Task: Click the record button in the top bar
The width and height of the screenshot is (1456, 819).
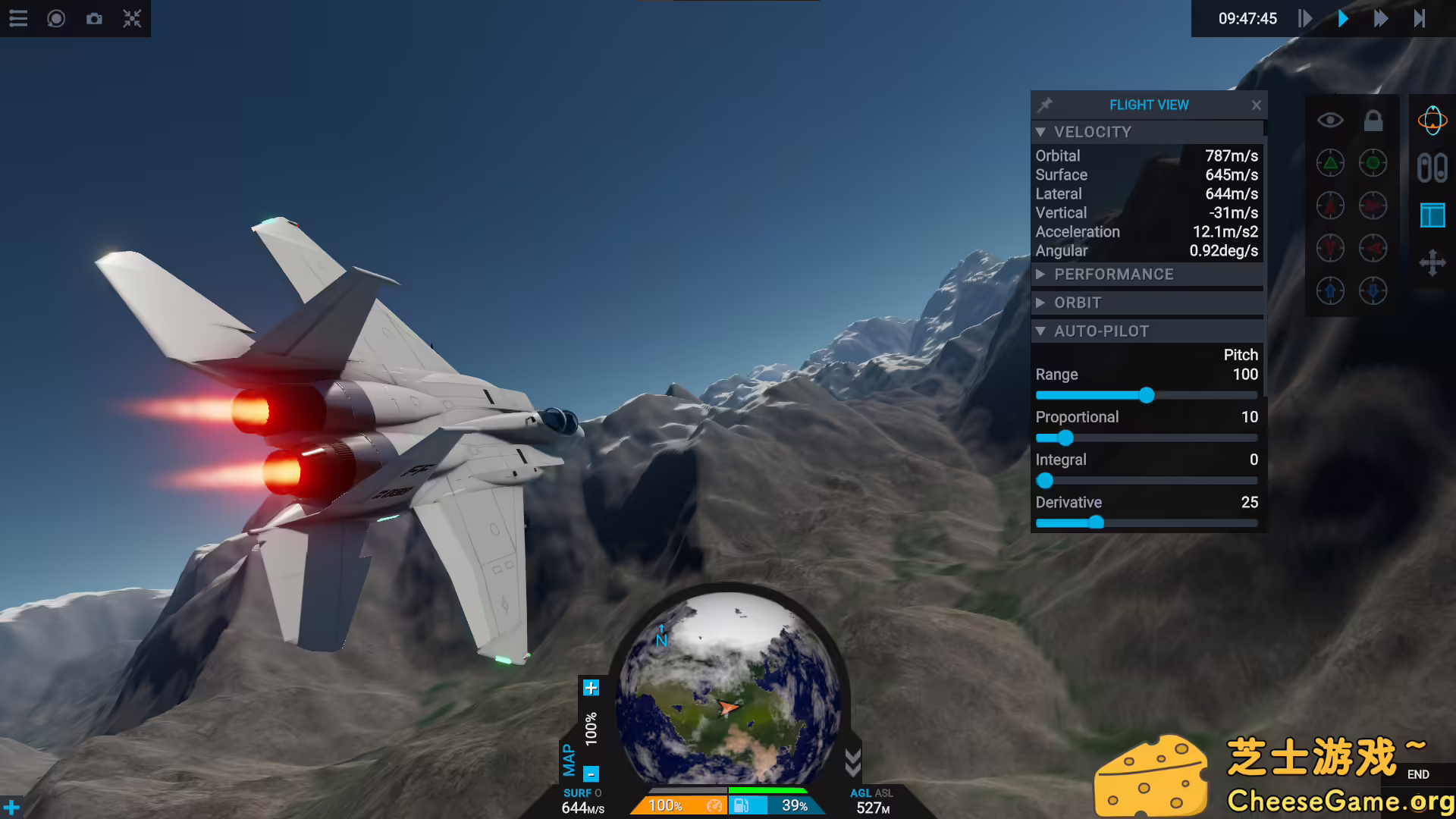Action: pos(56,18)
